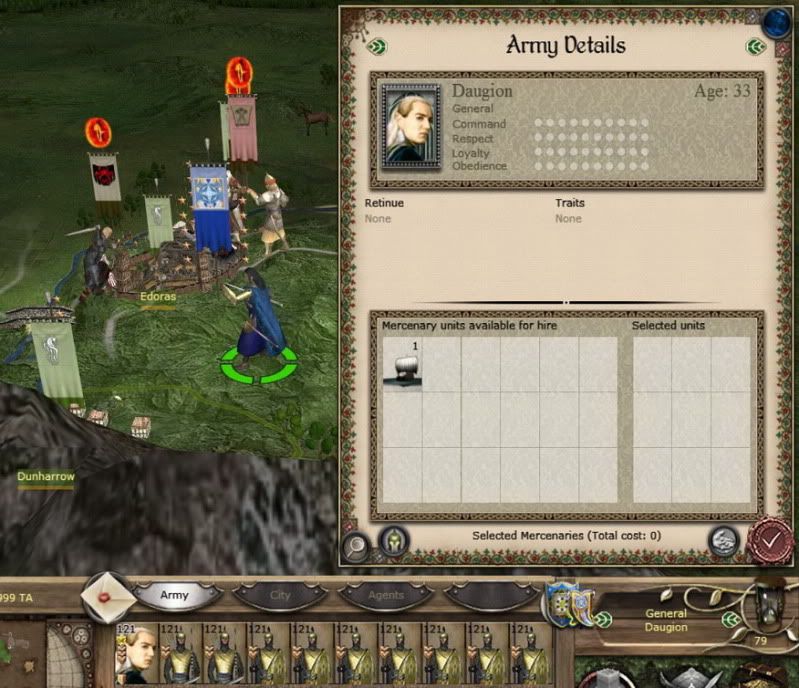This screenshot has width=799, height=688.
Task: Go to previous army with top-left arrow
Action: (375, 46)
